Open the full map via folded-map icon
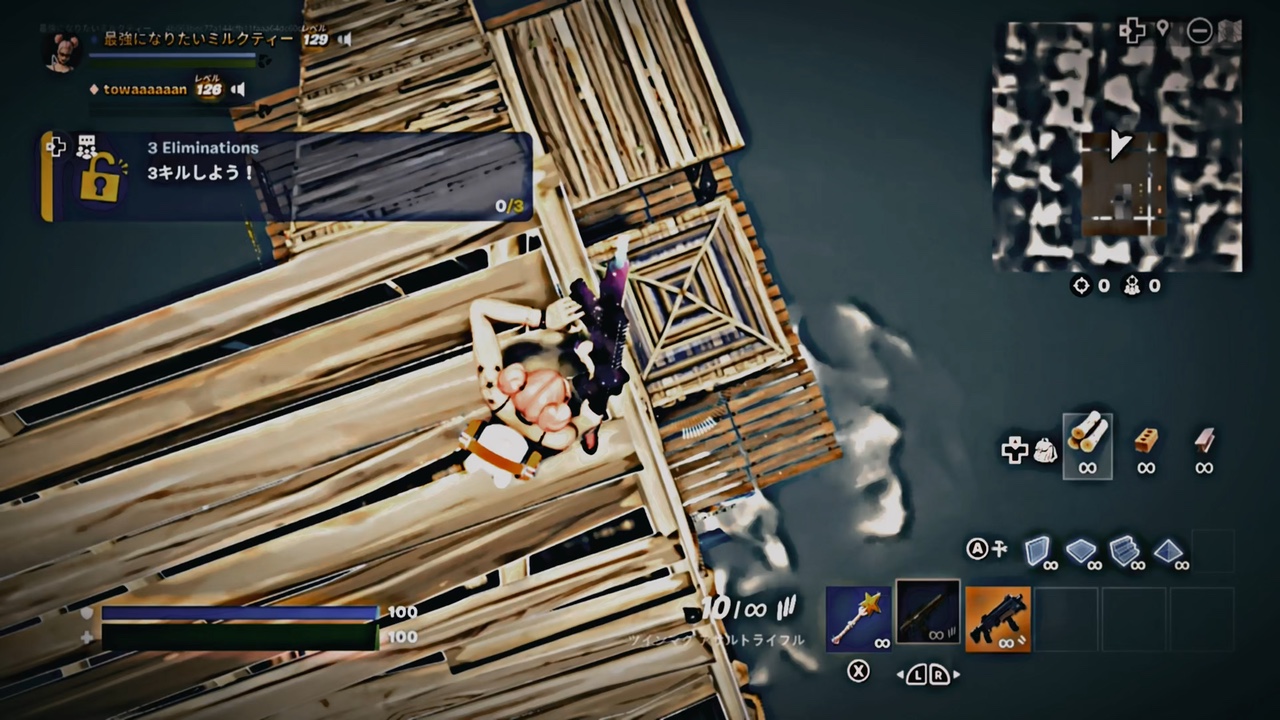This screenshot has height=720, width=1280. [x=1230, y=30]
